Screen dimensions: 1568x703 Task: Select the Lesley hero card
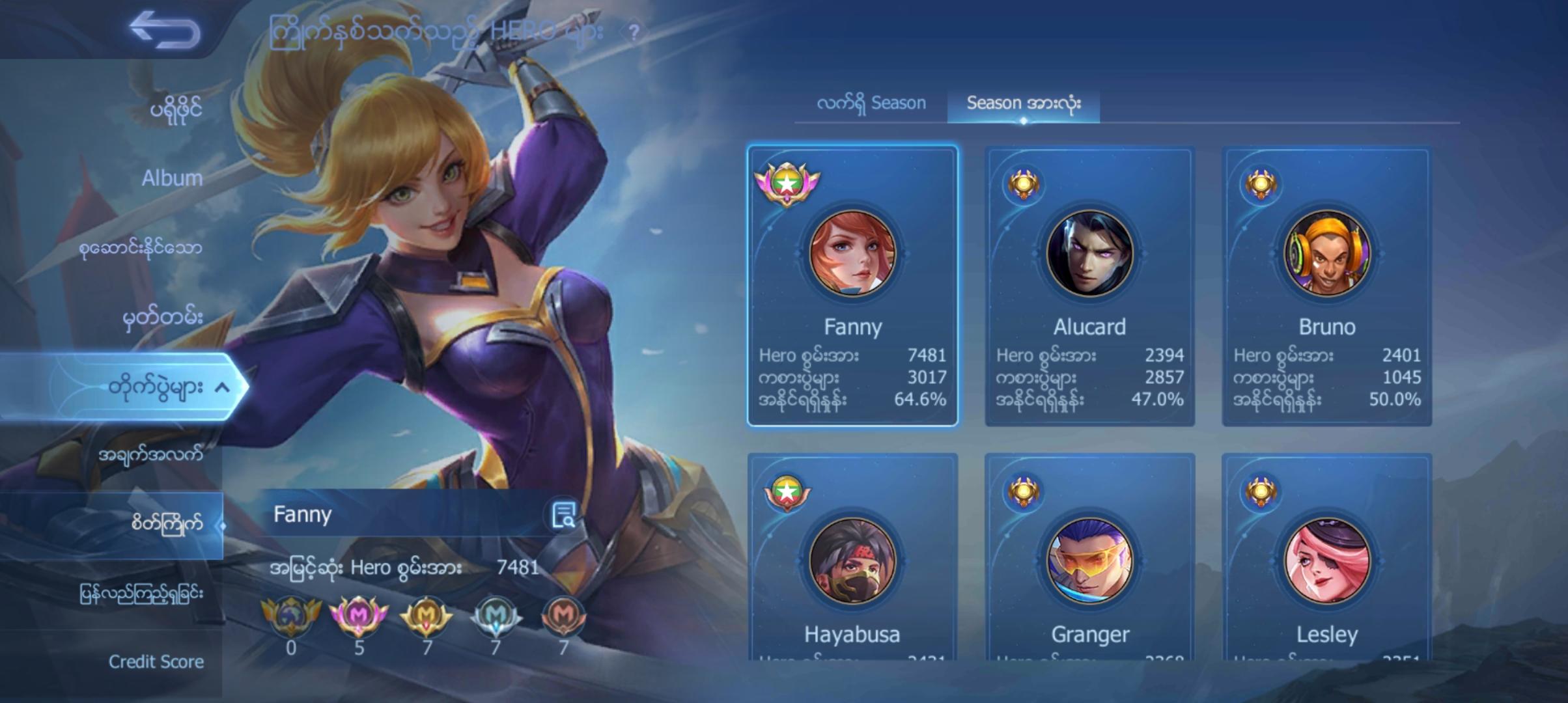1326,560
